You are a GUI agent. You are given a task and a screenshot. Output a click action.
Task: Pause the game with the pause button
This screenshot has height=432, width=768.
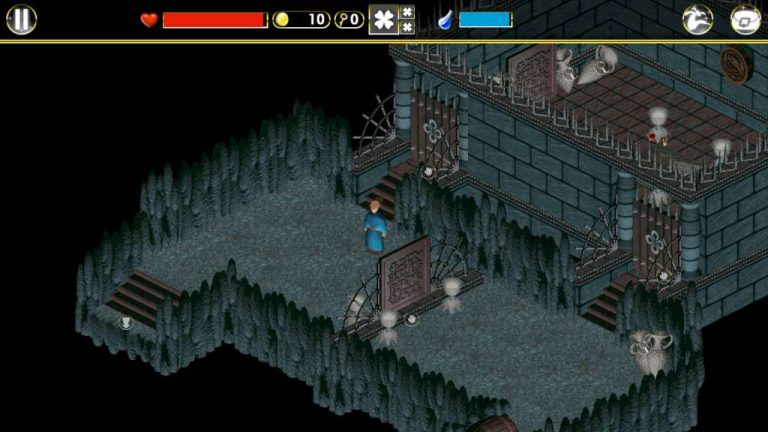pyautogui.click(x=21, y=19)
